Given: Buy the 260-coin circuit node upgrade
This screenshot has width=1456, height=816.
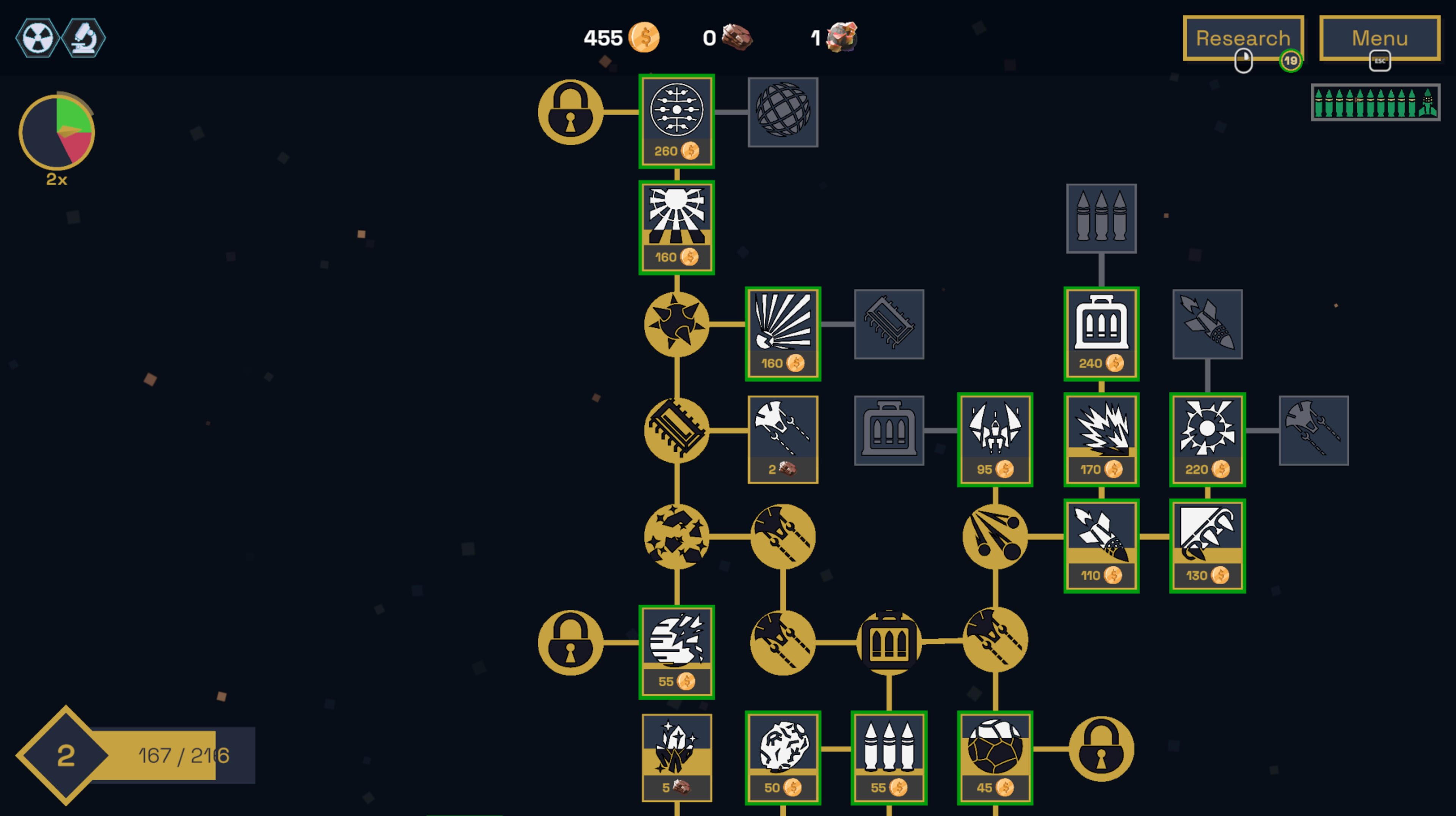Looking at the screenshot, I should (676, 121).
